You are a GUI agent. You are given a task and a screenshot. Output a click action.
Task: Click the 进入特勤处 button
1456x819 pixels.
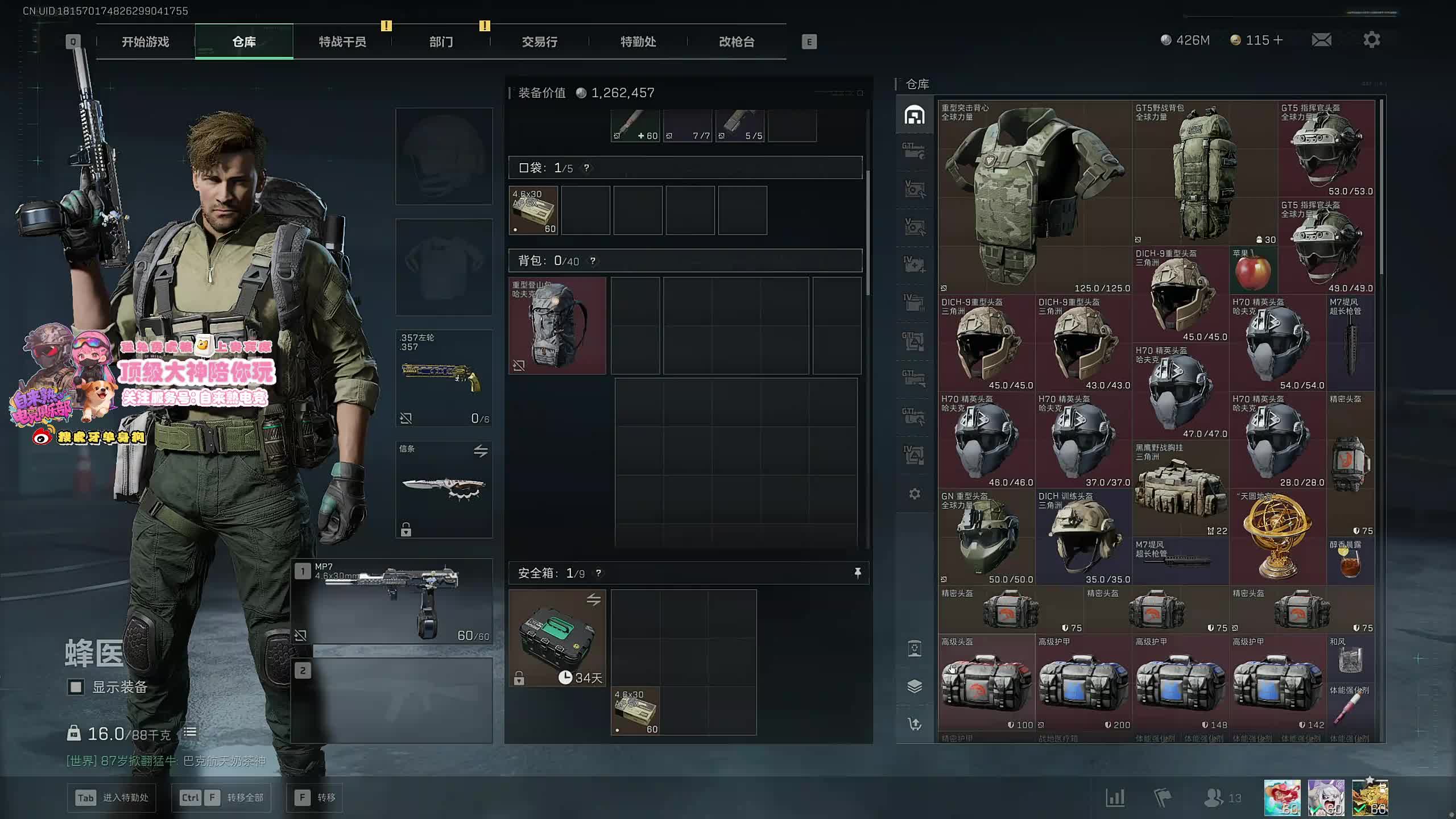[x=112, y=797]
